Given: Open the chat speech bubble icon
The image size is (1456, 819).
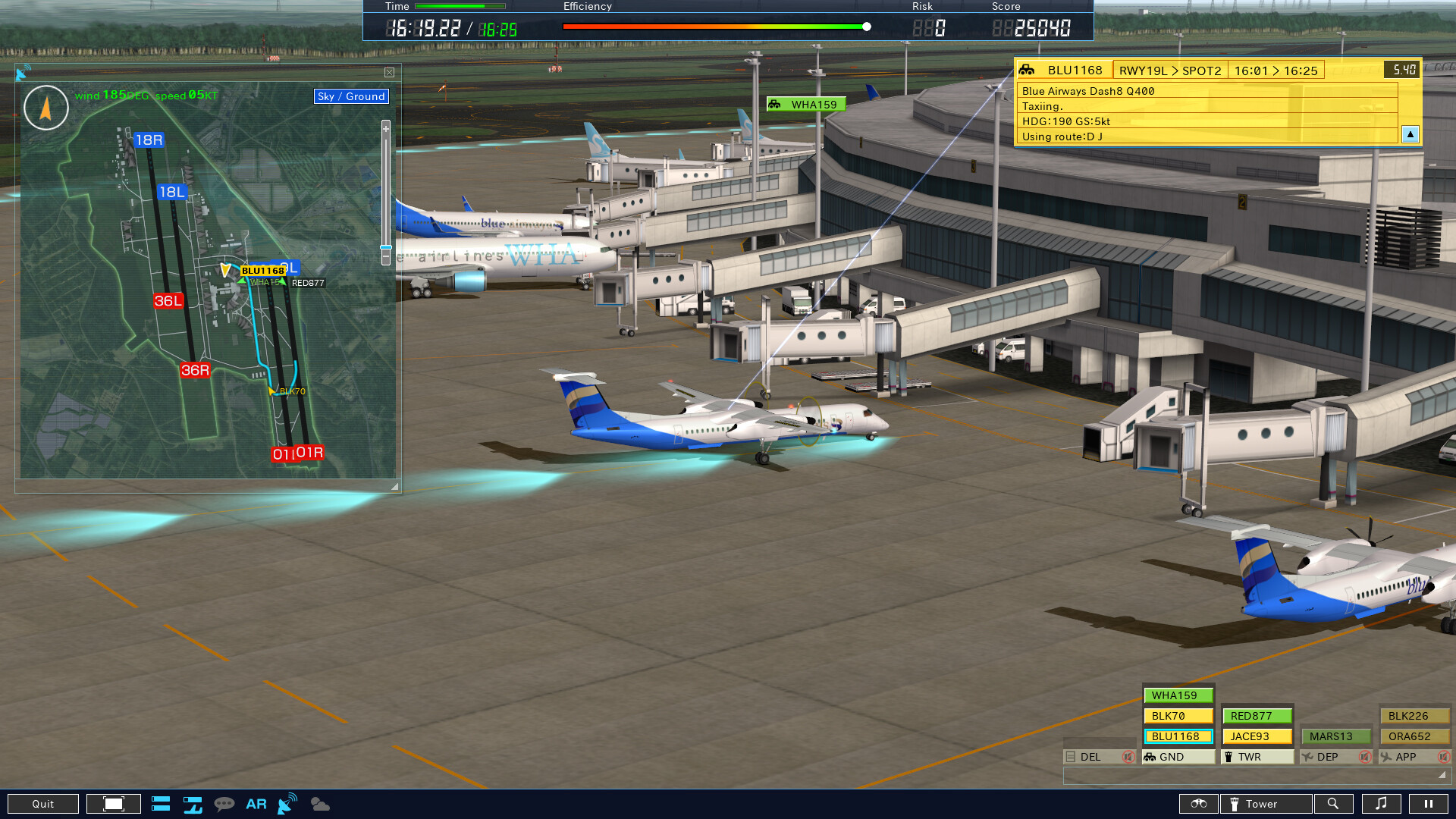Looking at the screenshot, I should [224, 803].
